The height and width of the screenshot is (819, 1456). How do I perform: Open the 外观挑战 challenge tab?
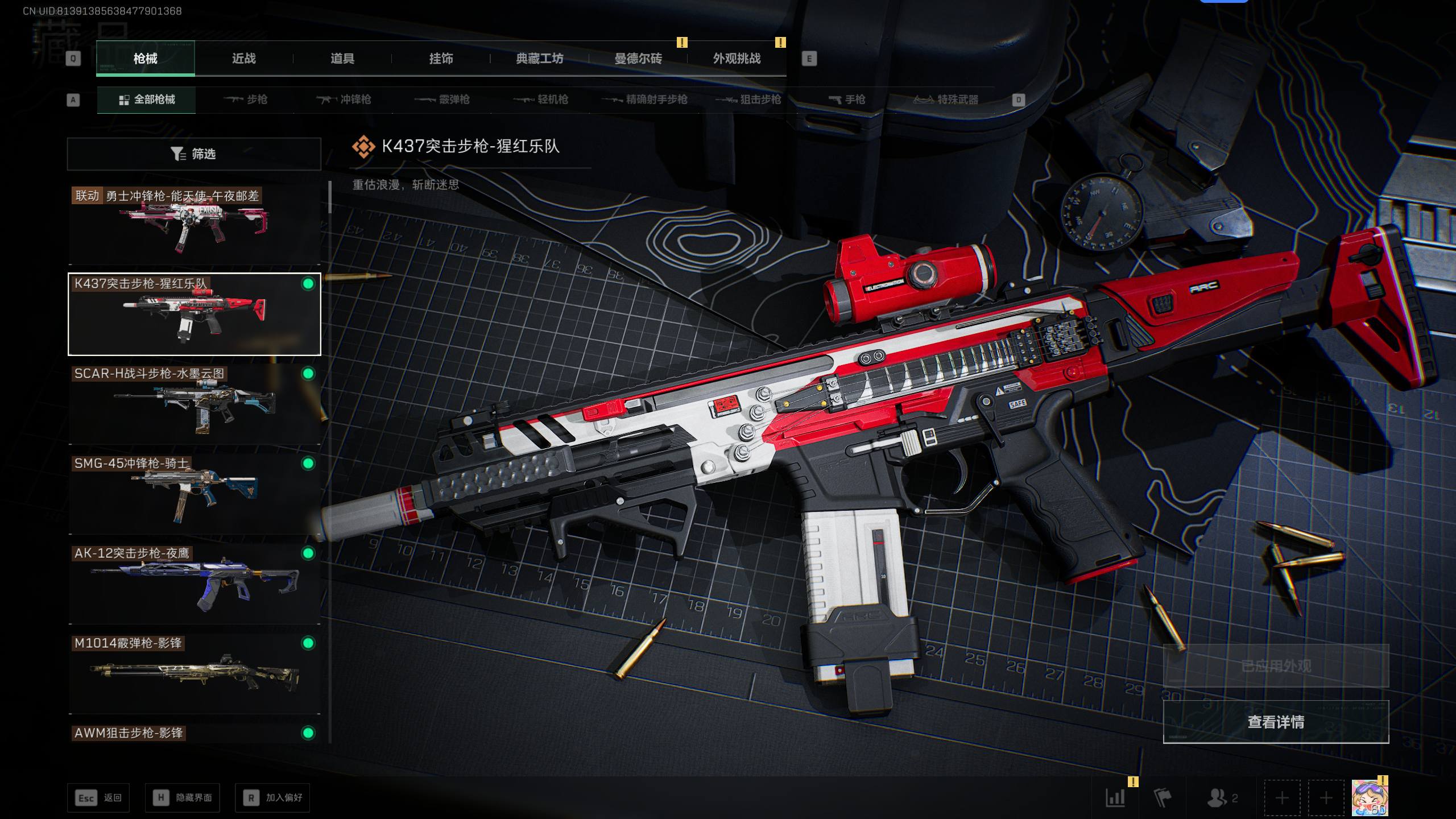pyautogui.click(x=737, y=59)
